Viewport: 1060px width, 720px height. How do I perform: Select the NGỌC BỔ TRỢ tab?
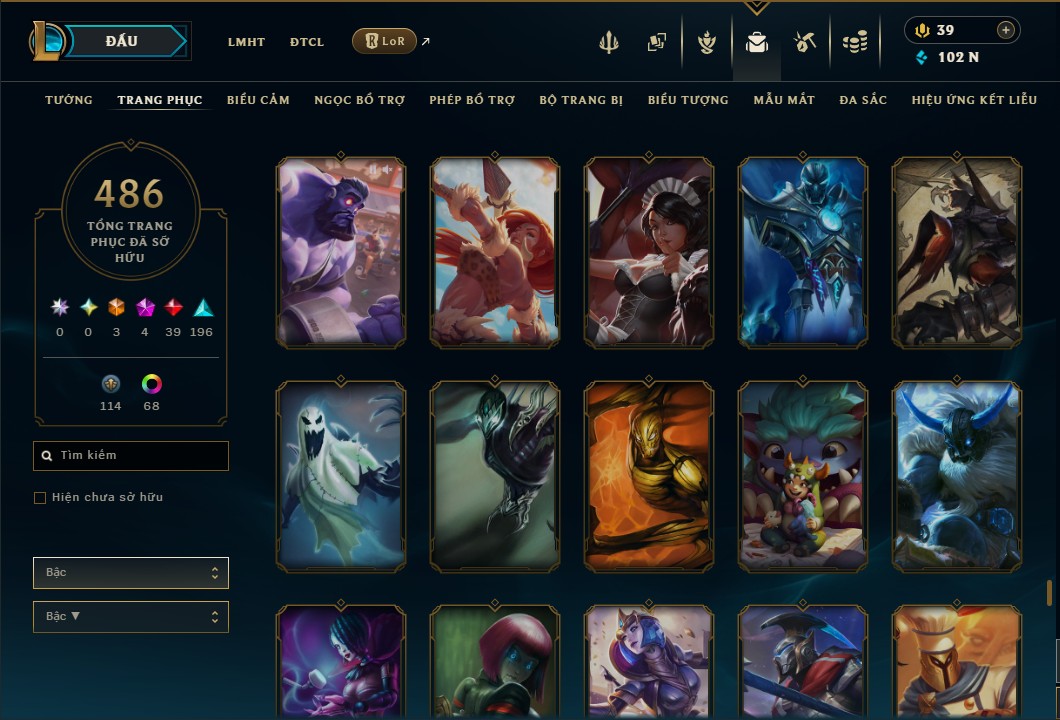(359, 100)
